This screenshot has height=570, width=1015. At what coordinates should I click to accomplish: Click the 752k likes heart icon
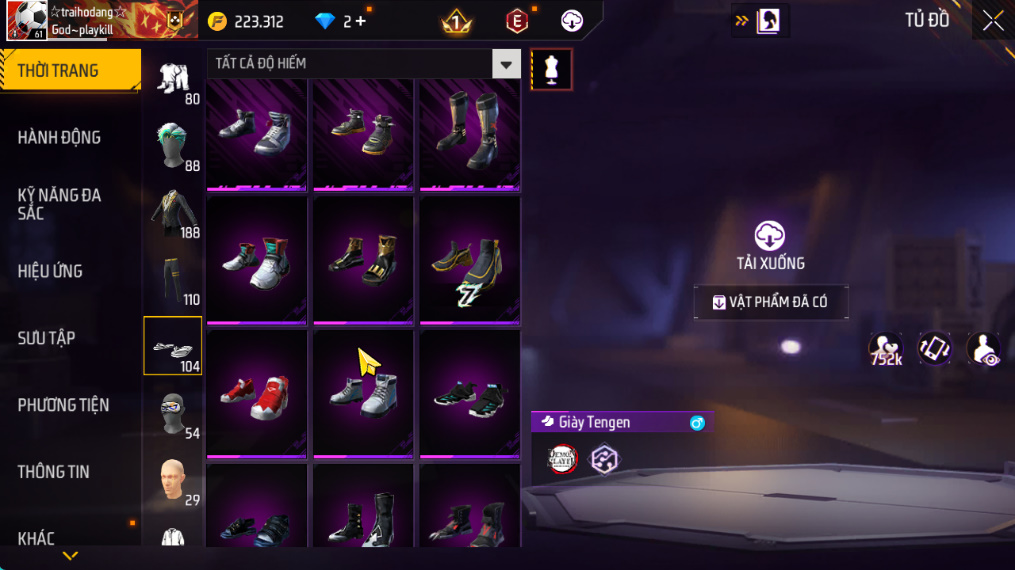click(x=886, y=349)
